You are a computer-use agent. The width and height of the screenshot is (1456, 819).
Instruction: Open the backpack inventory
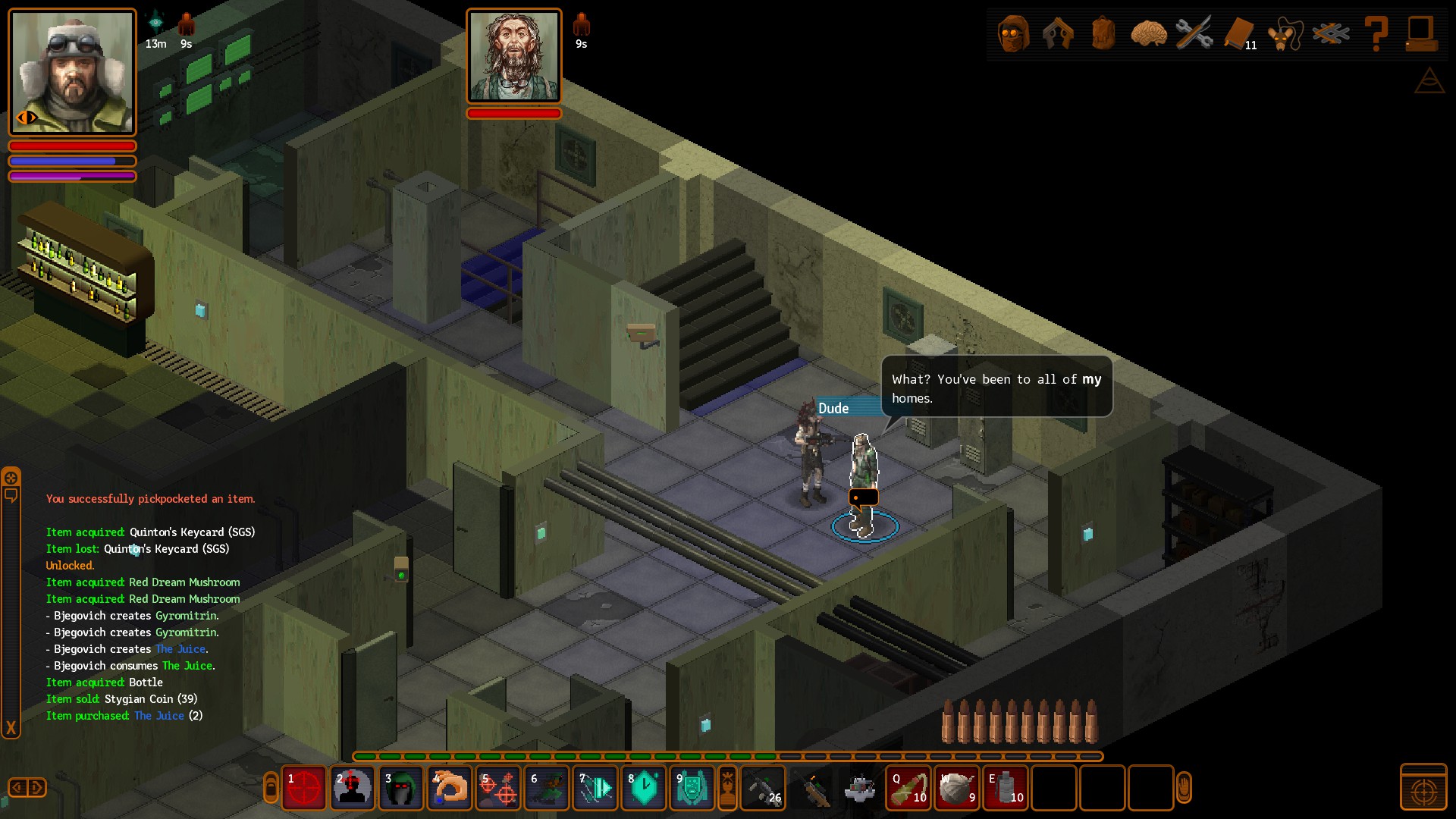tap(1103, 34)
